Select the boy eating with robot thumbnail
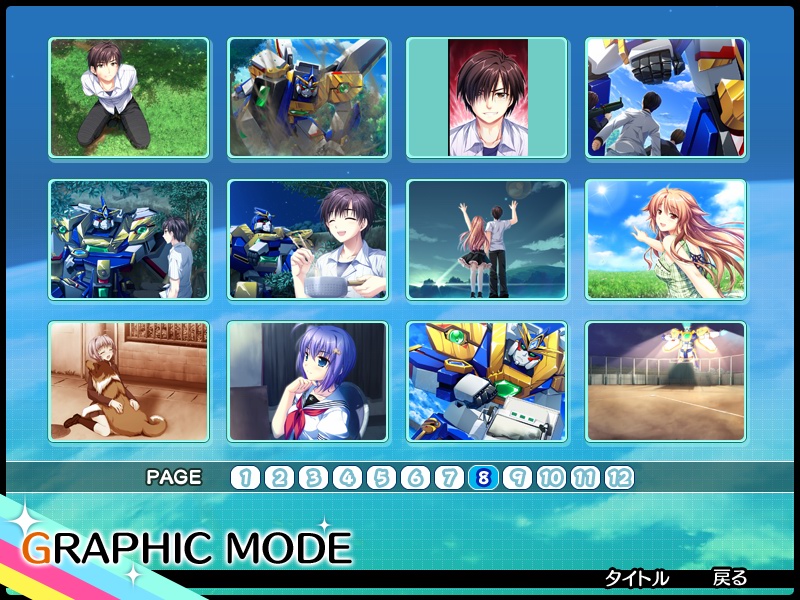 (307, 240)
